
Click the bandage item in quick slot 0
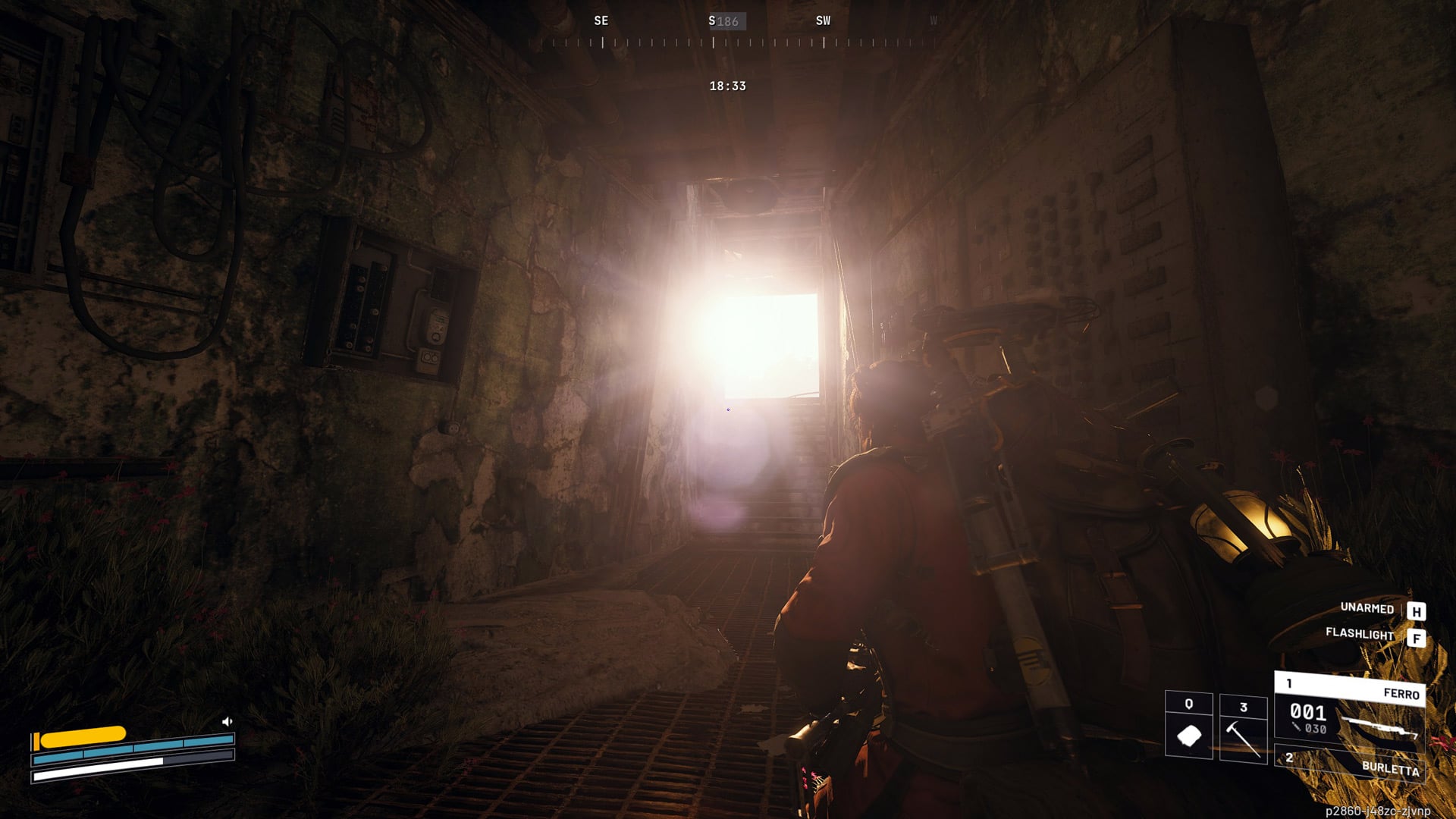pyautogui.click(x=1189, y=735)
